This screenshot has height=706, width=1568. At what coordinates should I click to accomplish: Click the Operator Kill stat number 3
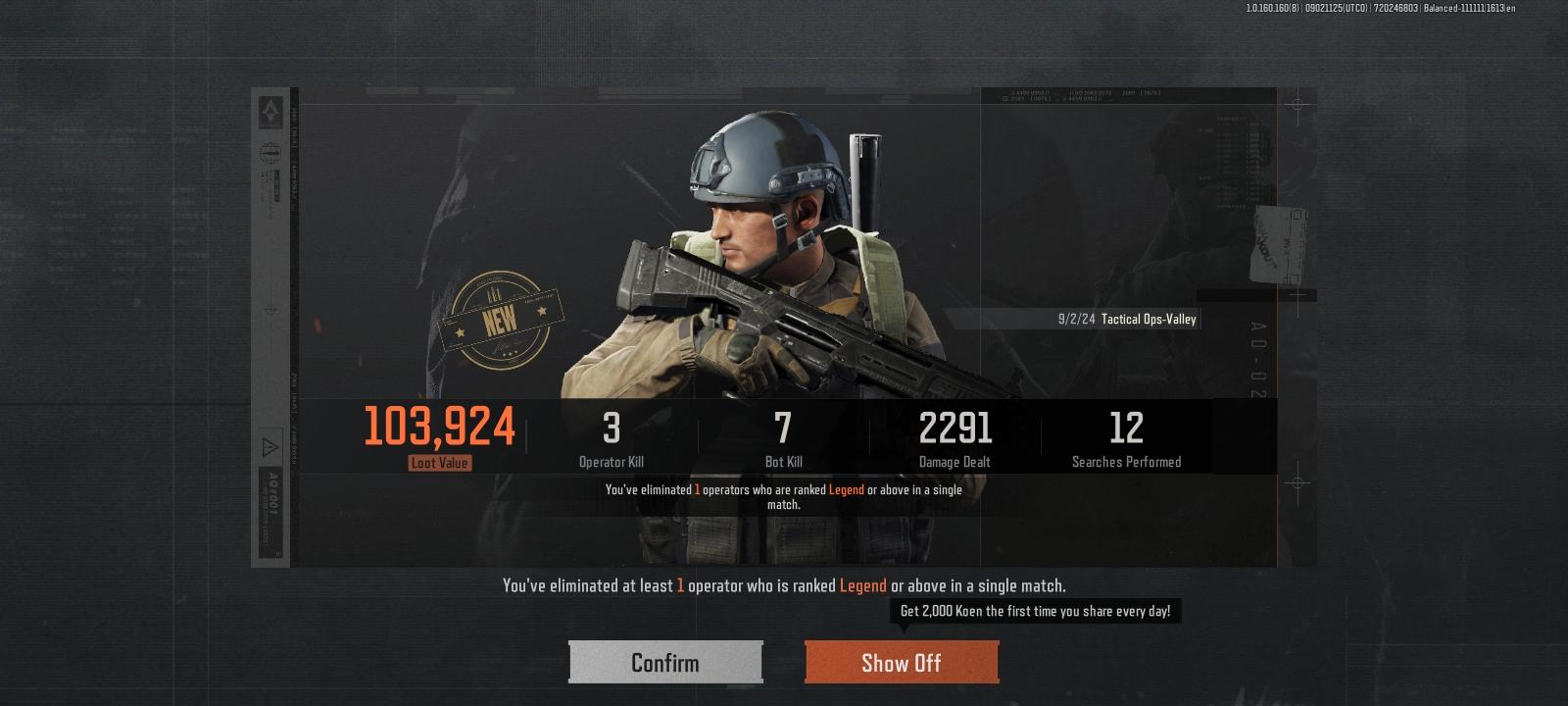tap(610, 426)
